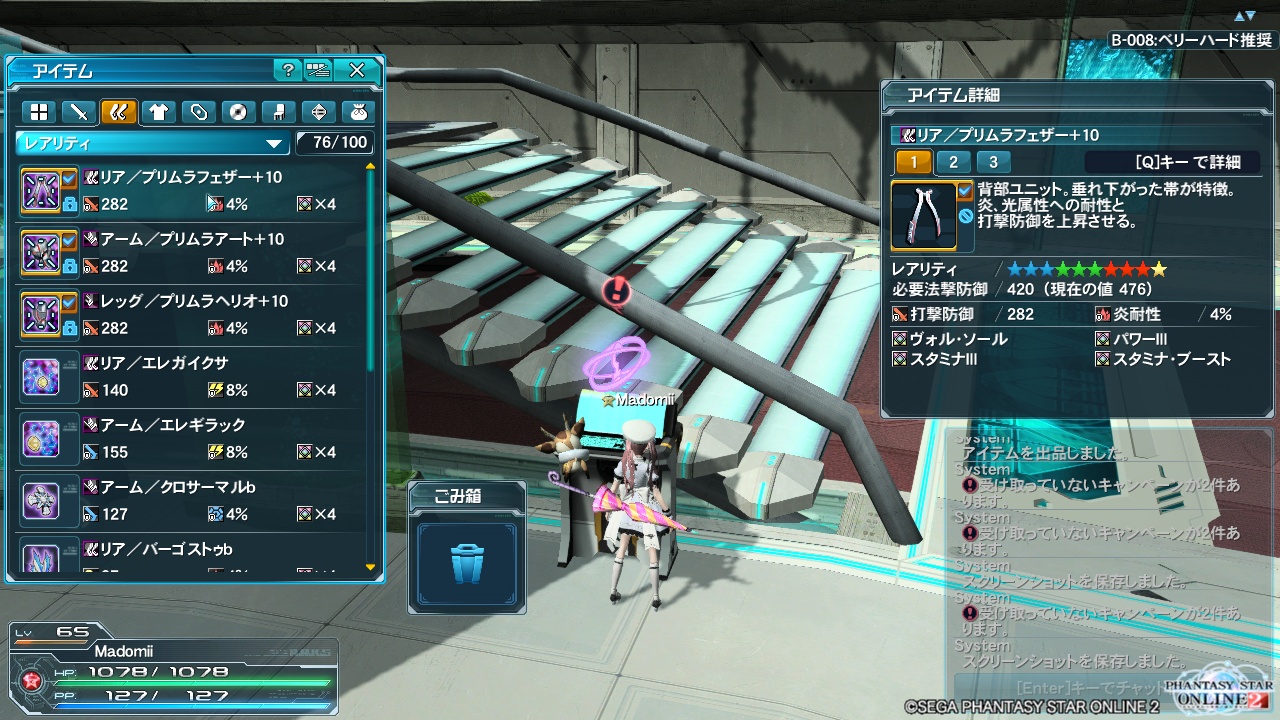Select the armor units tab

(118, 111)
